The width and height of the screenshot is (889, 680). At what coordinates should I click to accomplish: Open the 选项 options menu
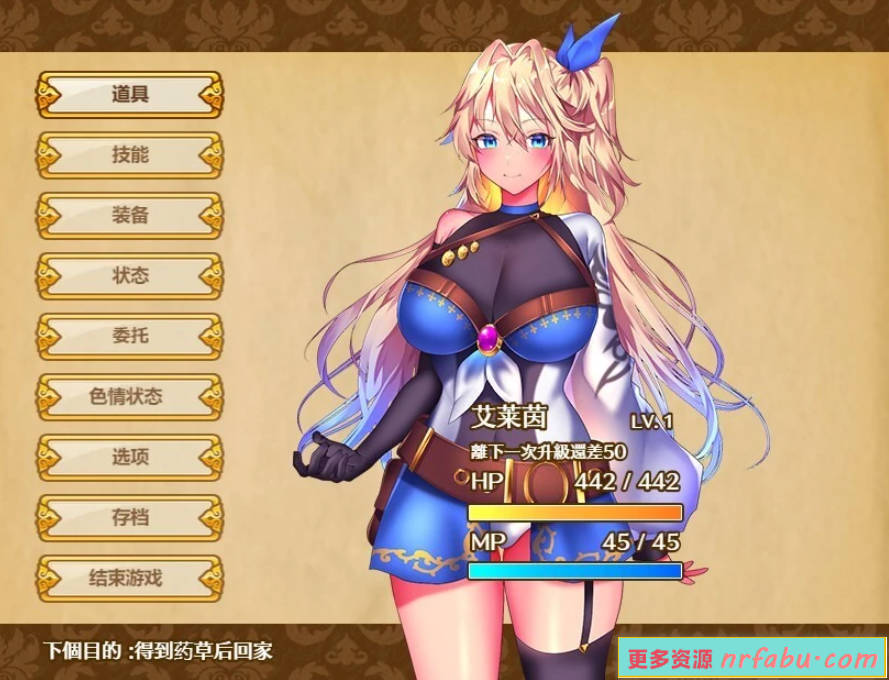click(130, 457)
